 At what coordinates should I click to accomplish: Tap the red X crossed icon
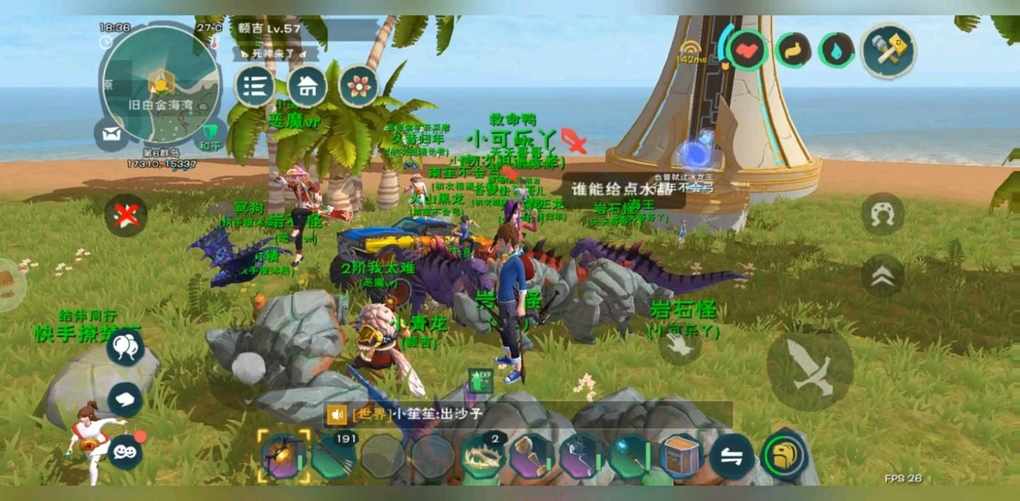click(x=126, y=214)
